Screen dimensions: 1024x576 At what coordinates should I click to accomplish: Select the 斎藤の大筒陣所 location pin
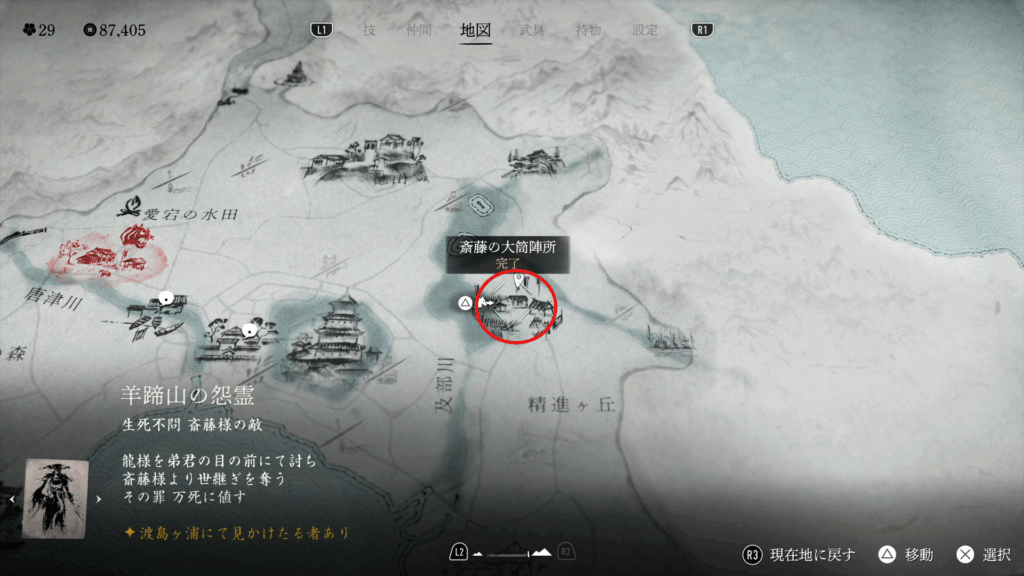coord(518,283)
